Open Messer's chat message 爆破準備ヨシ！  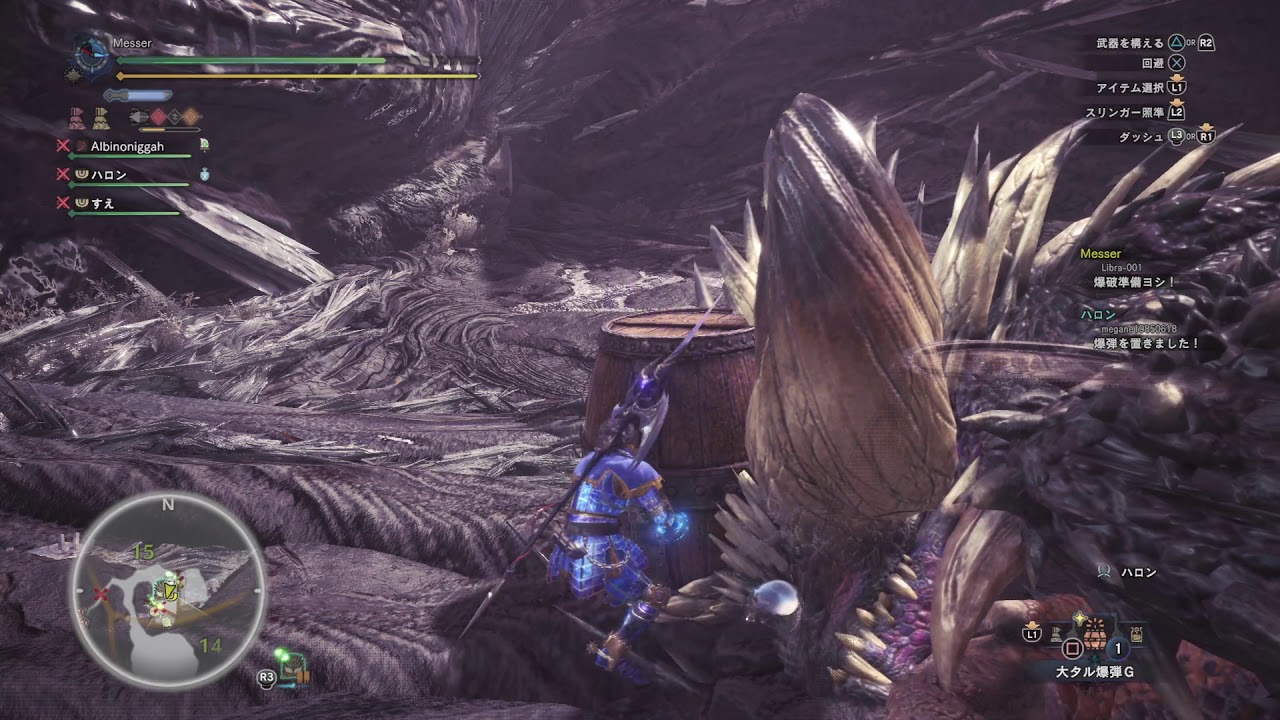coord(1136,283)
